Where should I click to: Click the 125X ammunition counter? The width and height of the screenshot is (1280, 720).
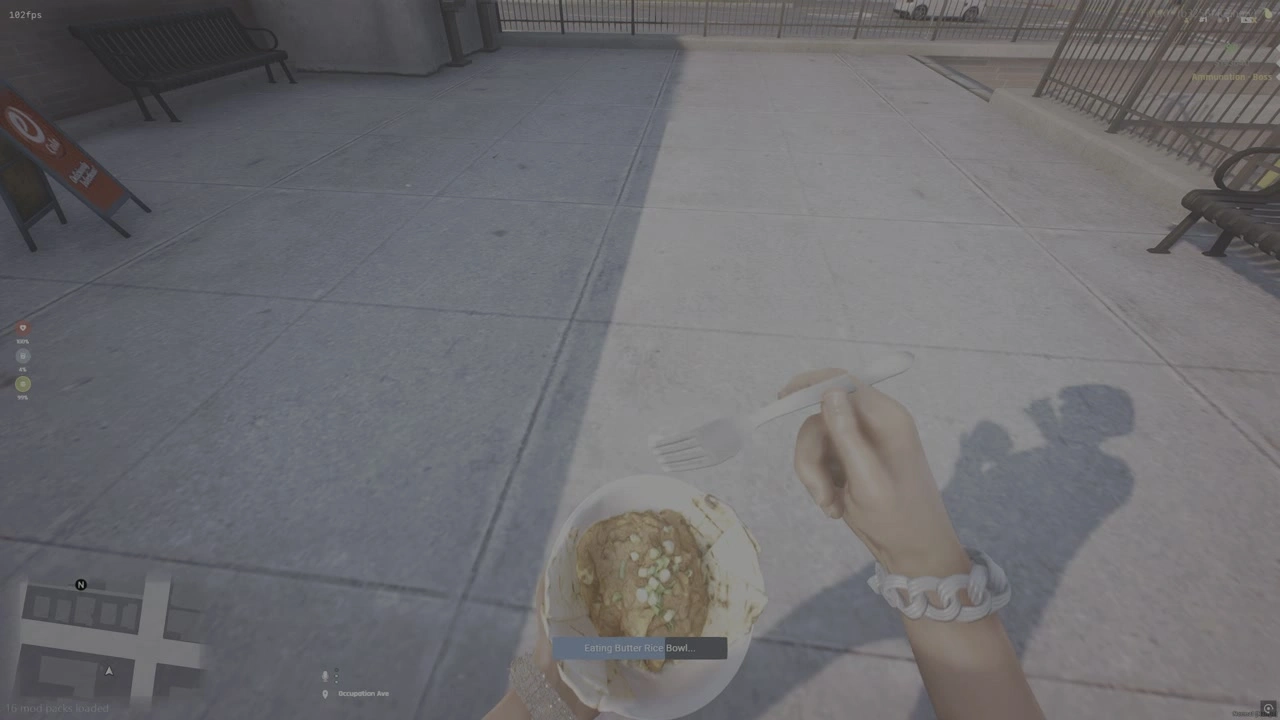1248,20
